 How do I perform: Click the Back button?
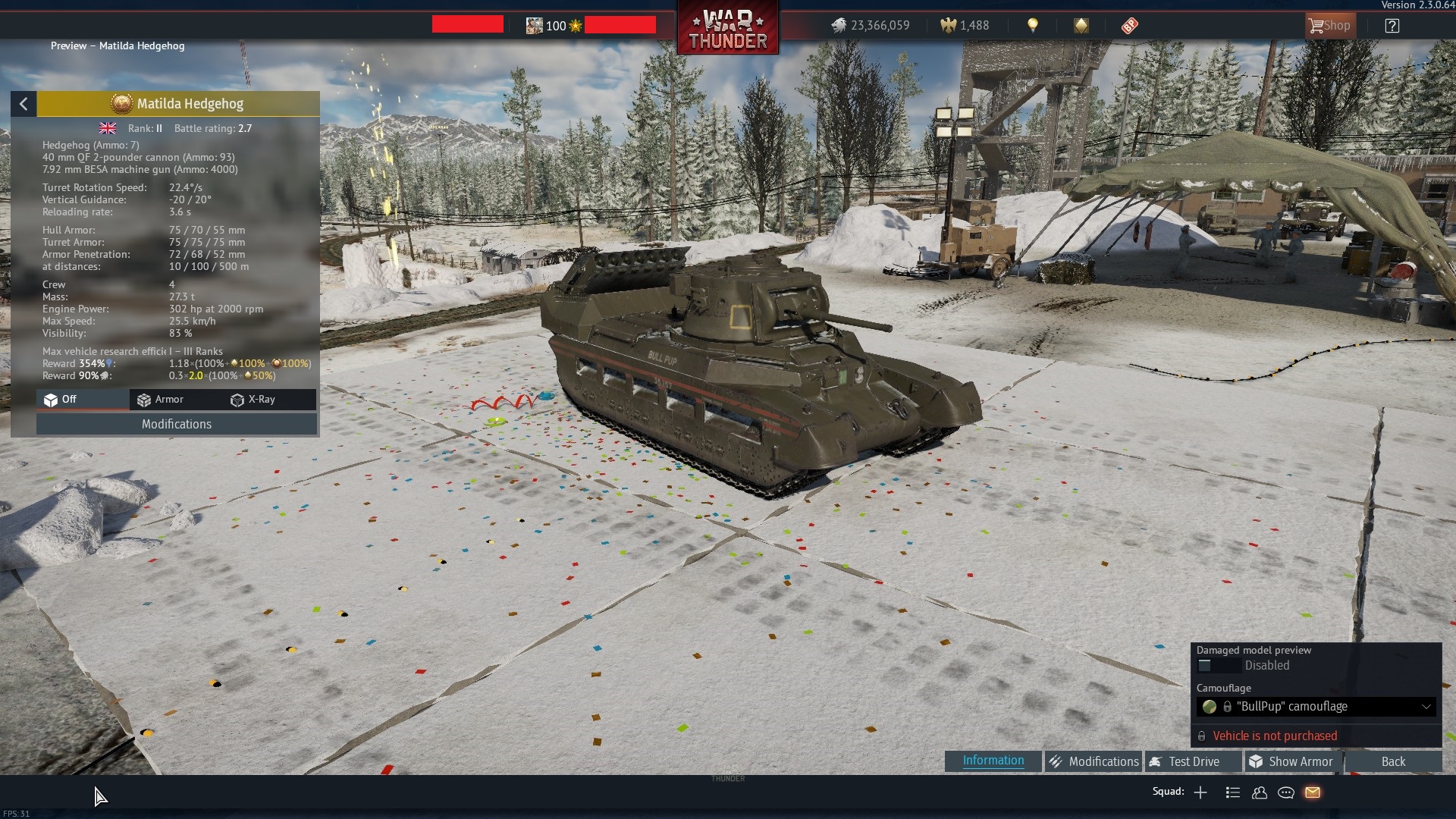1392,761
